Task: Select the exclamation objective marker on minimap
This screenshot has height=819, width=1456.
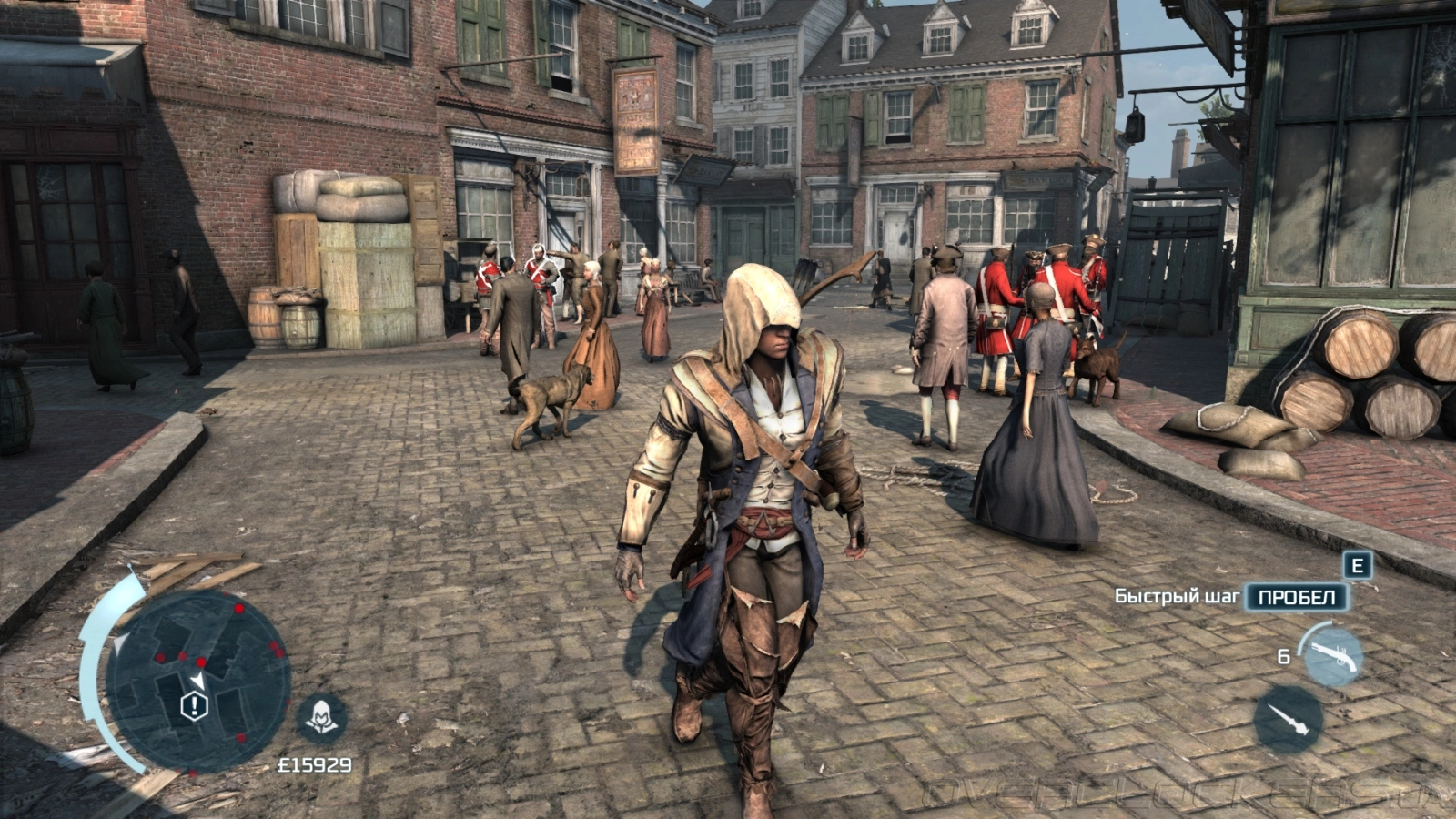Action: (x=194, y=706)
